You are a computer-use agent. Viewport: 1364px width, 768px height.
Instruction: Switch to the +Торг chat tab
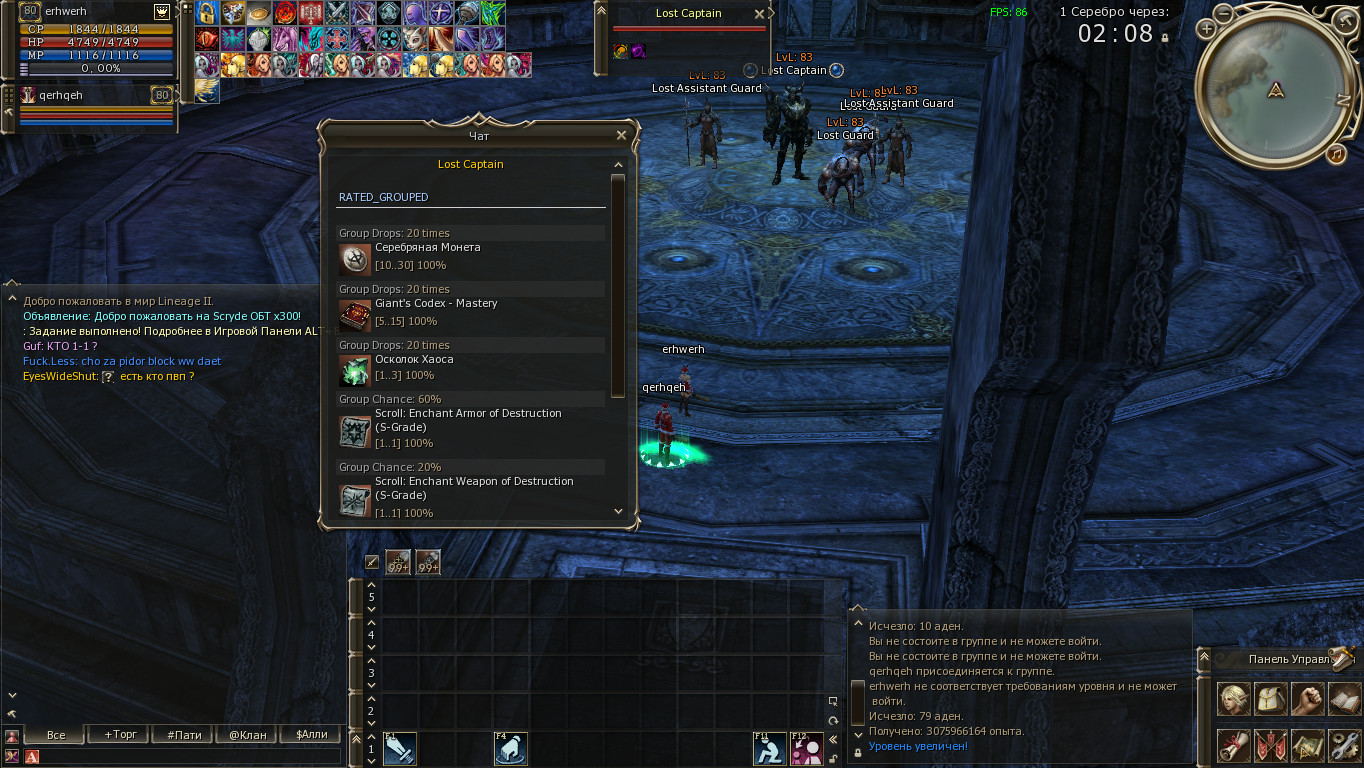click(x=120, y=734)
